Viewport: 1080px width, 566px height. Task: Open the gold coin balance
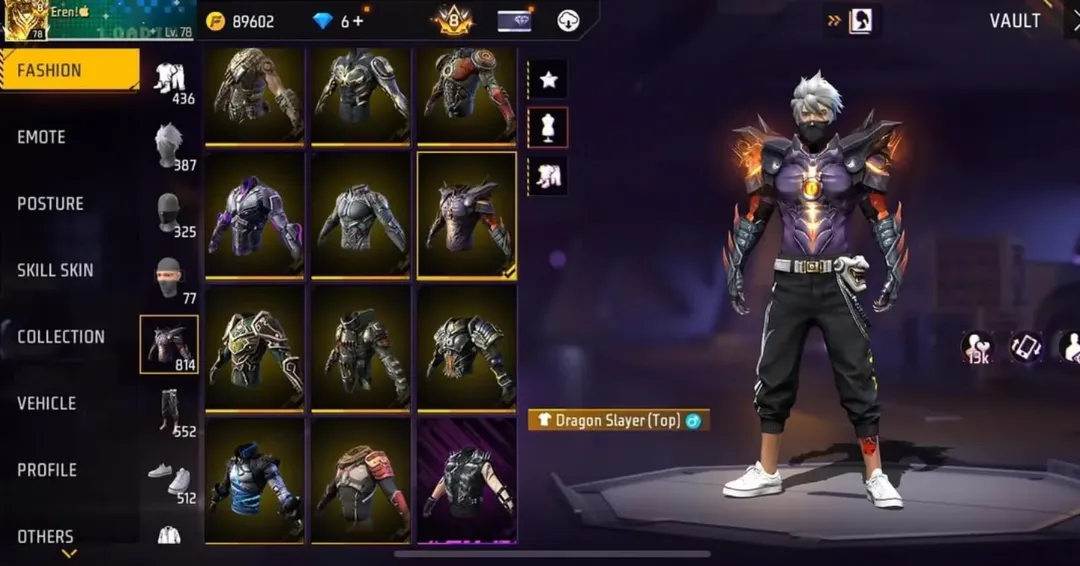point(240,21)
